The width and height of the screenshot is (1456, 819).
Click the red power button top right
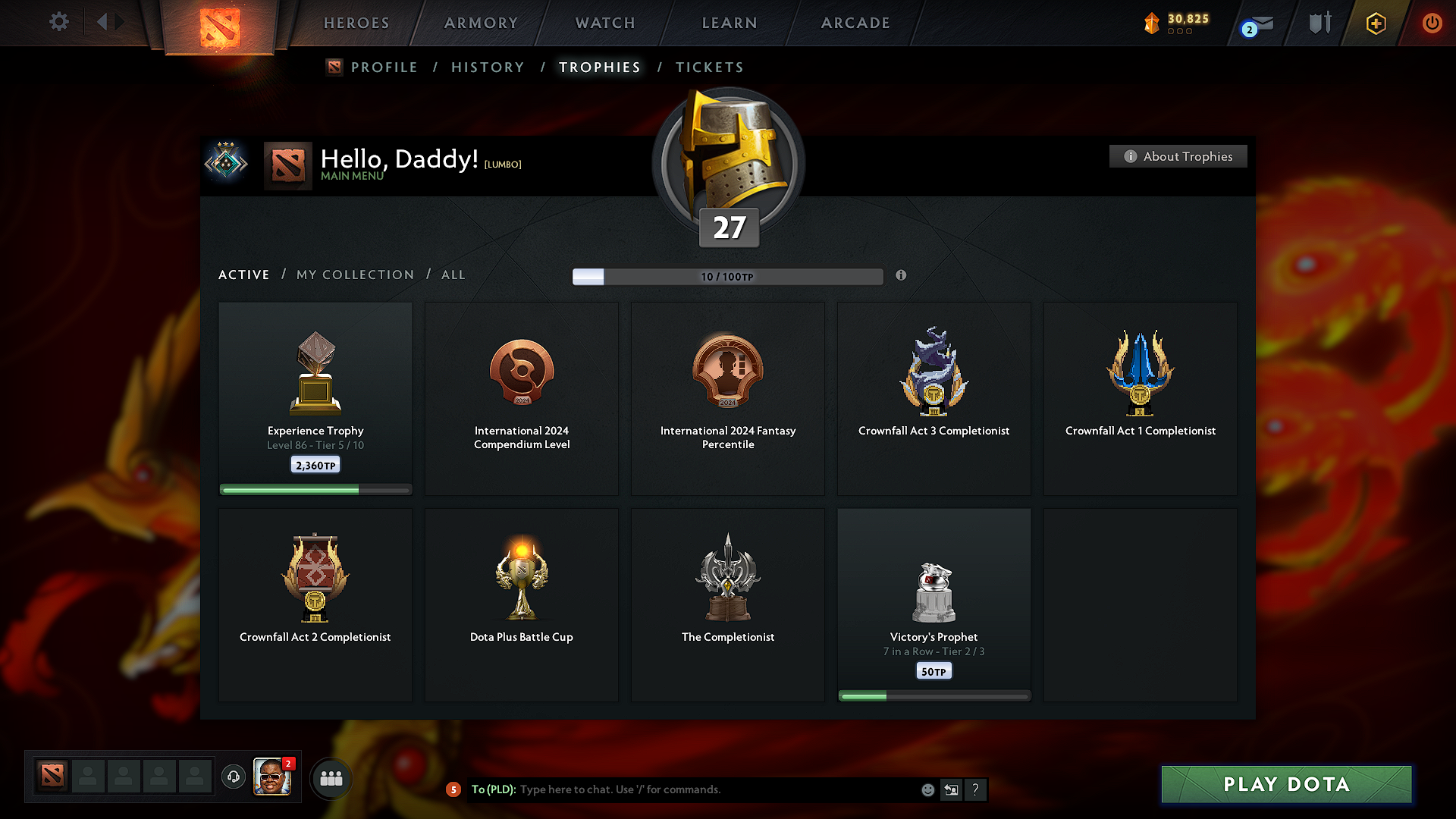(x=1432, y=23)
